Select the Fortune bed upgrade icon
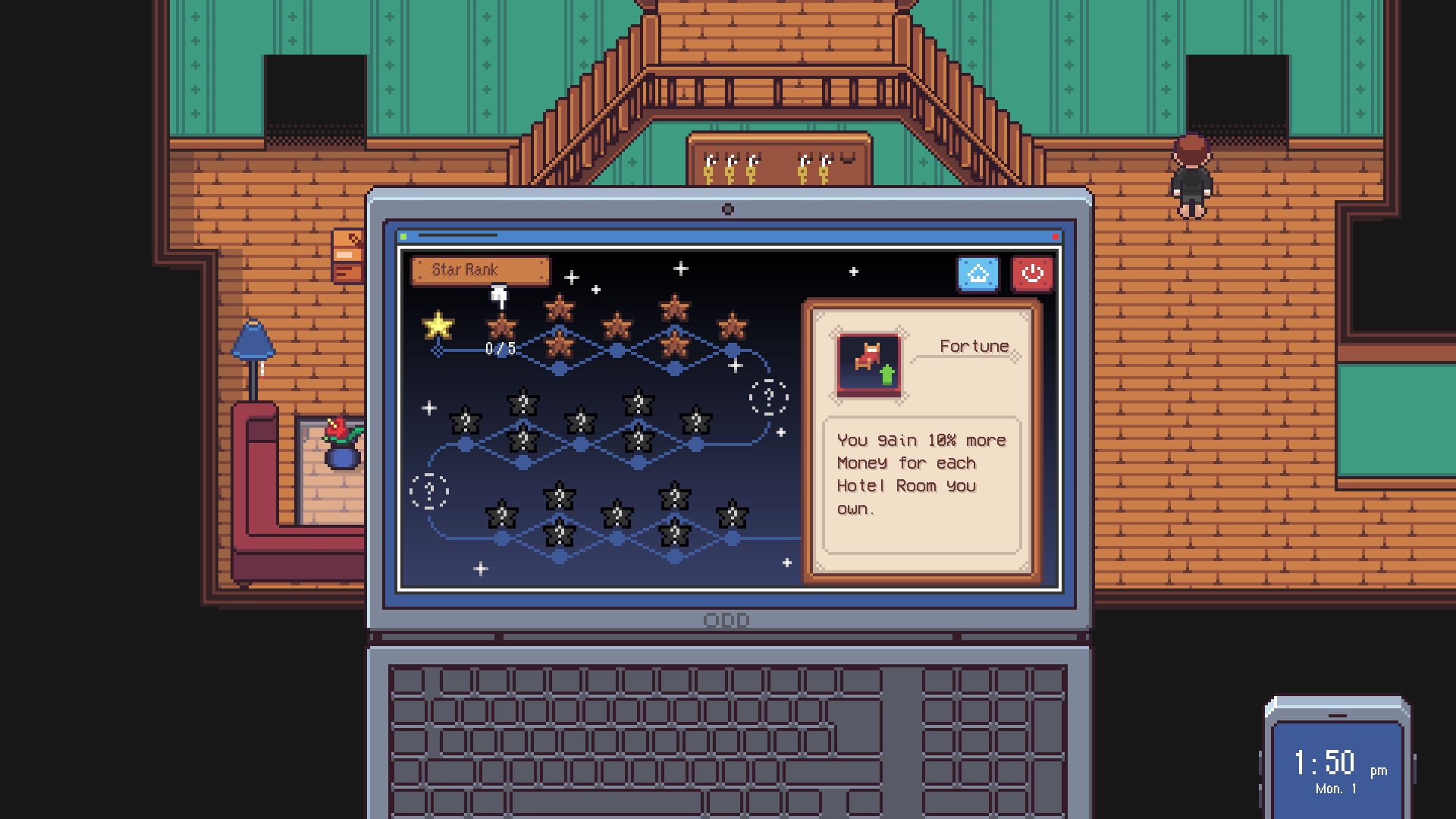This screenshot has width=1456, height=819. (x=870, y=362)
